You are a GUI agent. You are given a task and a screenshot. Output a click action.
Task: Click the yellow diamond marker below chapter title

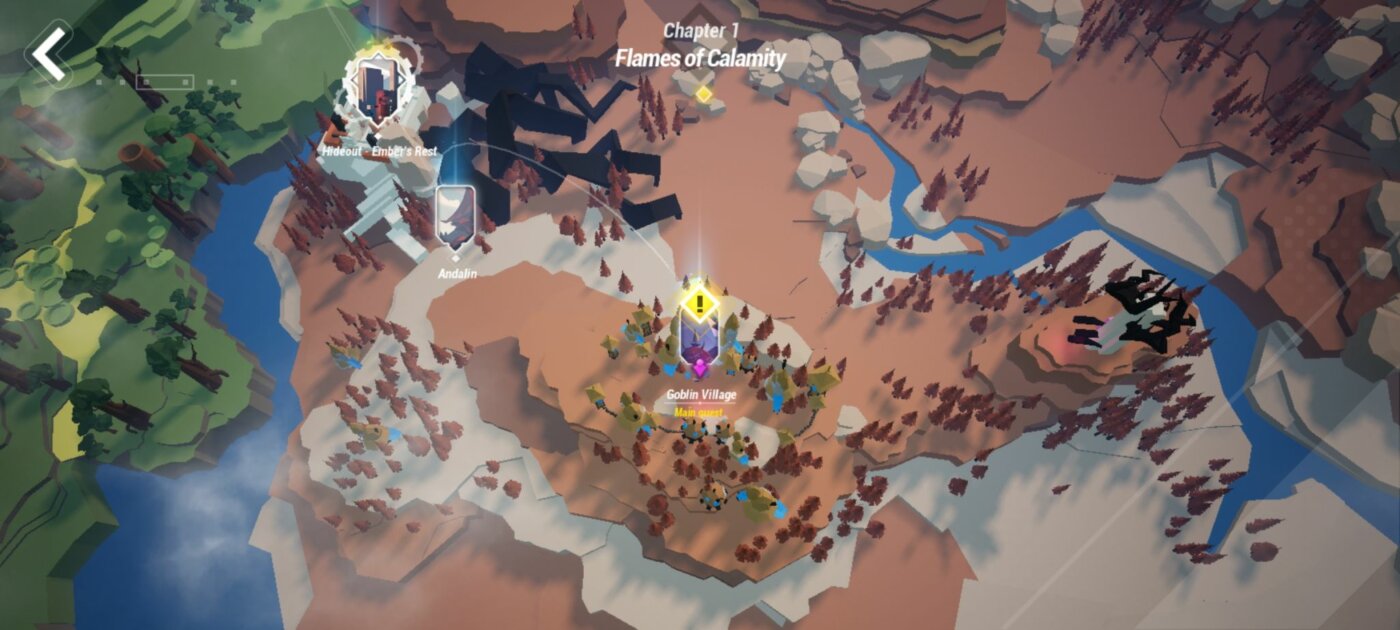703,94
